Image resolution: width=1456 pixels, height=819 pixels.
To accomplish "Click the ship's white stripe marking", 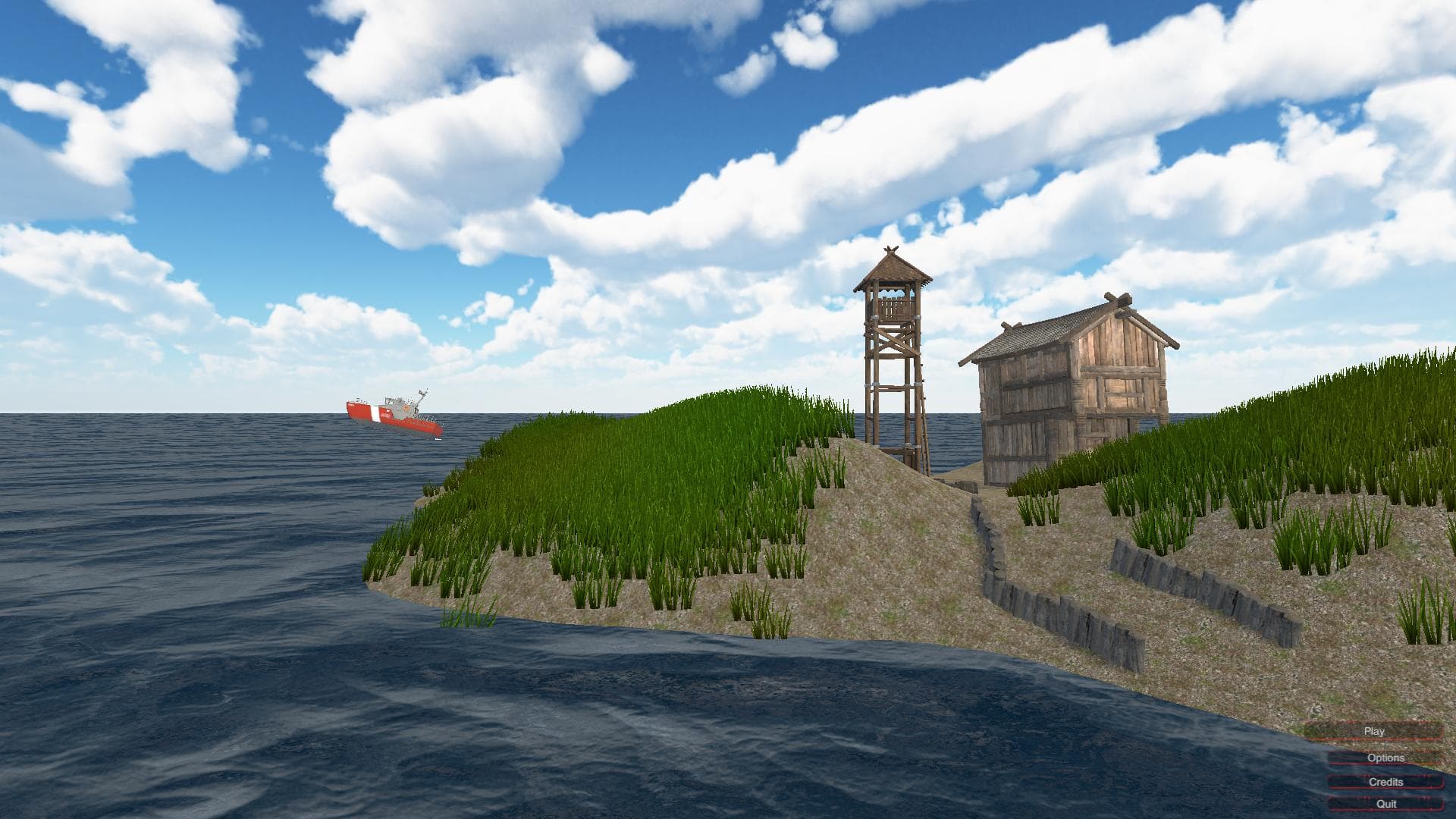I will click(374, 414).
